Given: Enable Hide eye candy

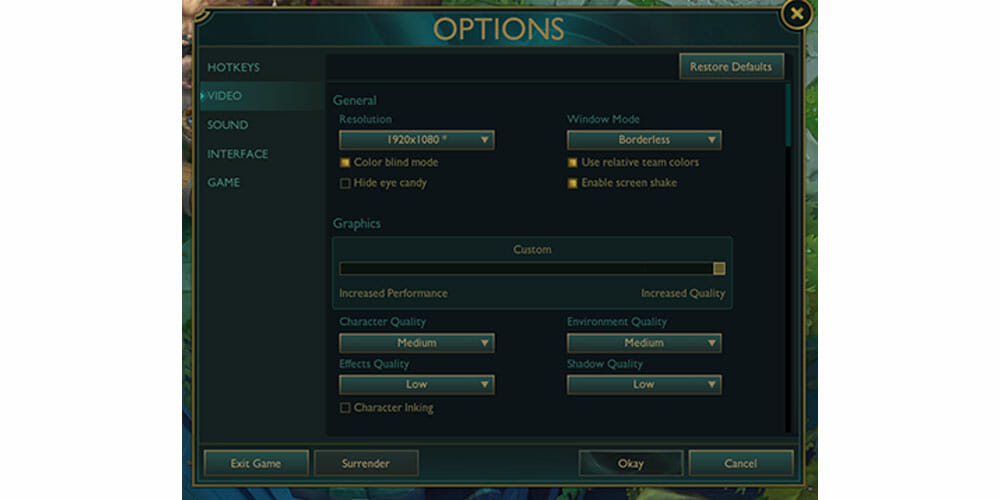Looking at the screenshot, I should (345, 183).
